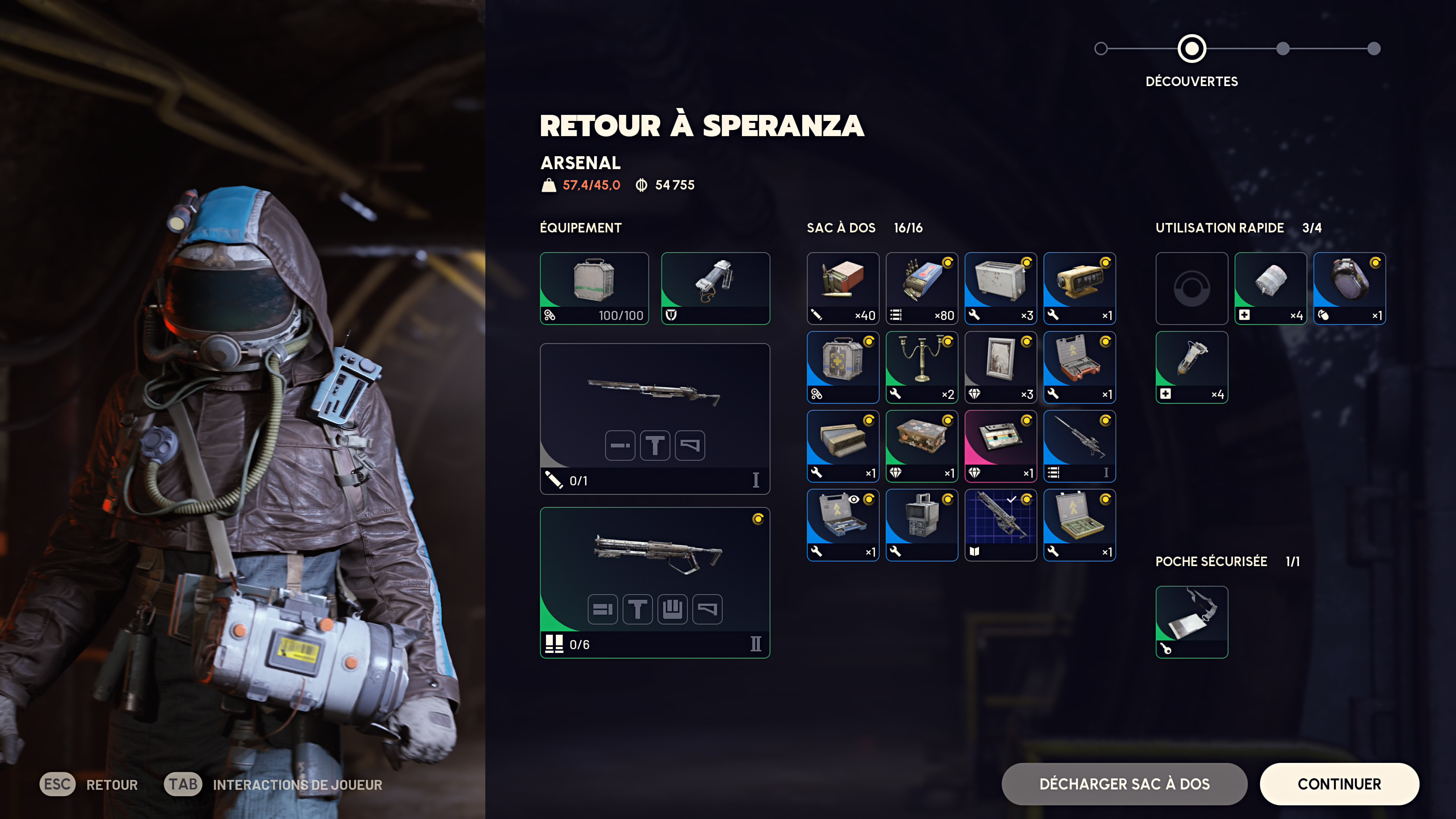
Task: Choose the old television item slot
Action: (921, 524)
